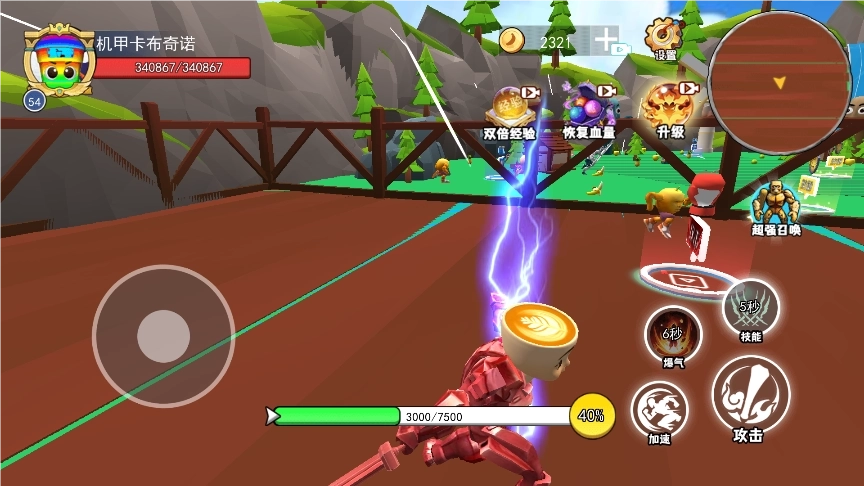Tap the 升级 level up button

669,108
